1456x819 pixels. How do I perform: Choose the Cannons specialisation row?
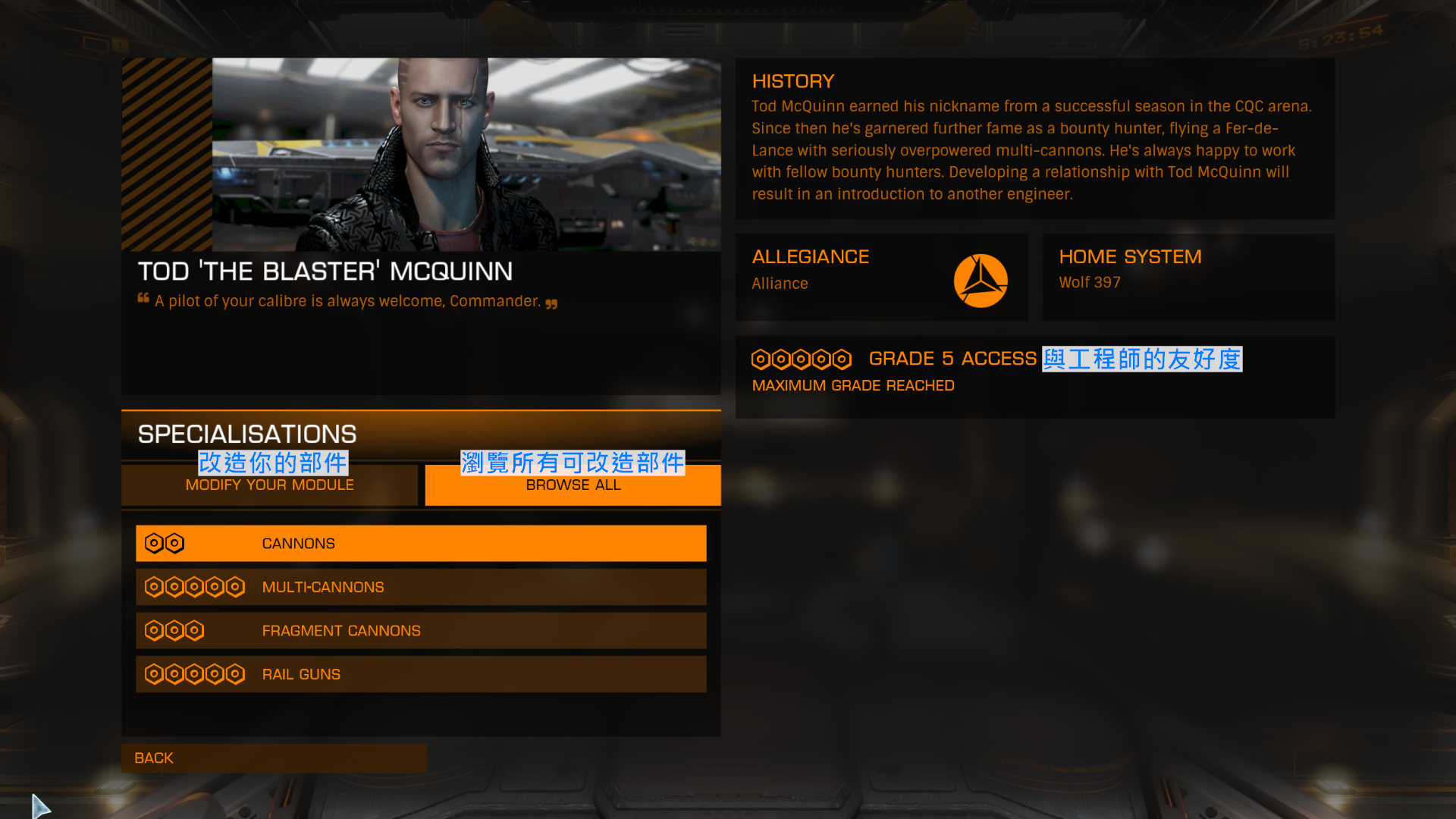click(421, 544)
